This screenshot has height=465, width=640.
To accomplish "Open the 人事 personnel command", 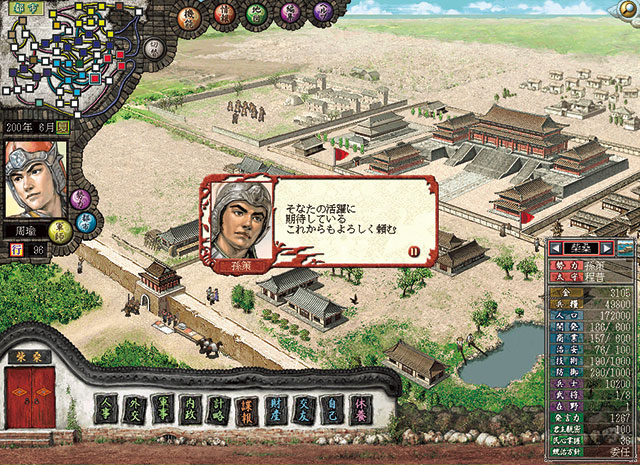I will (x=108, y=408).
